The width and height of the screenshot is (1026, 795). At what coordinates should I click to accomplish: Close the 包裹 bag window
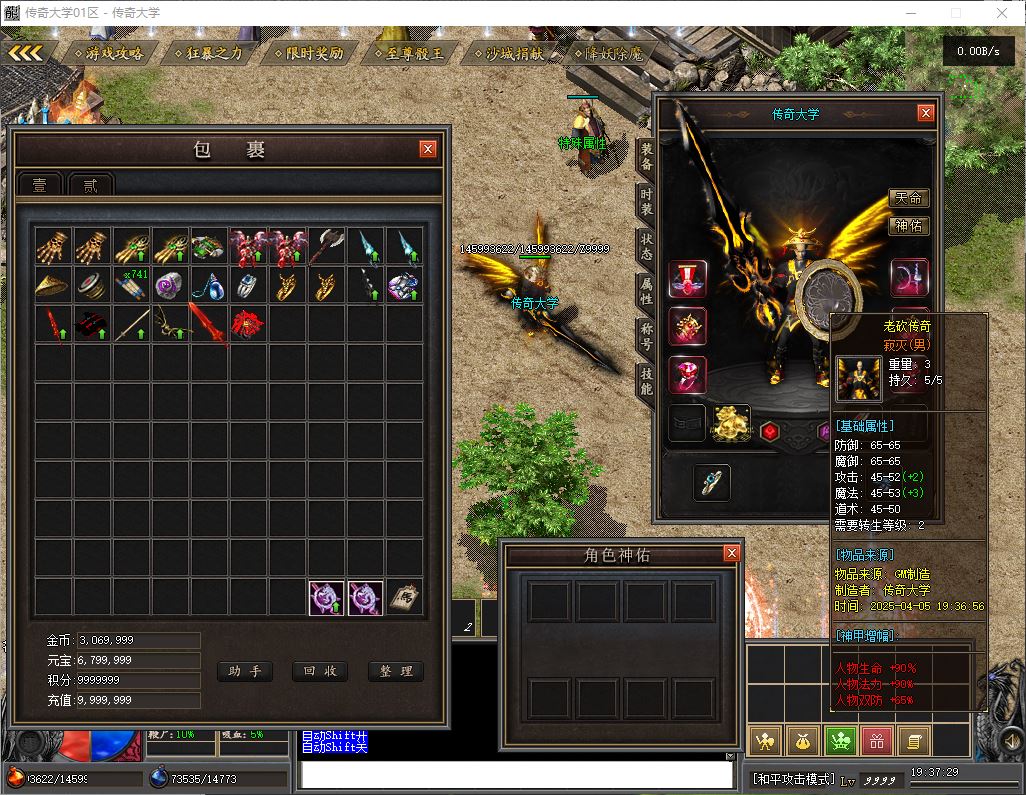point(428,149)
